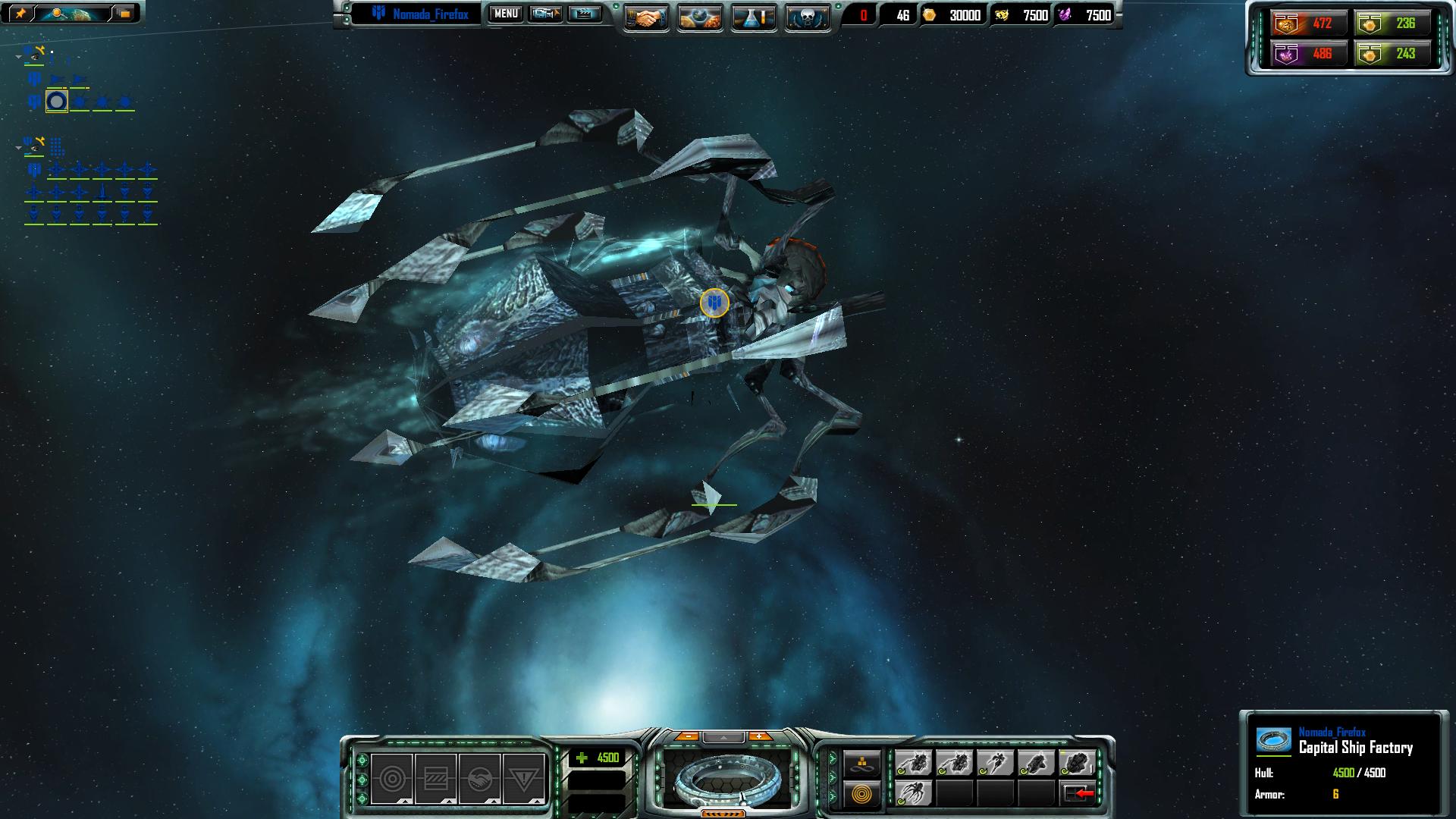This screenshot has width=1456, height=819.
Task: Set rally point with concentric circles button
Action: (862, 795)
